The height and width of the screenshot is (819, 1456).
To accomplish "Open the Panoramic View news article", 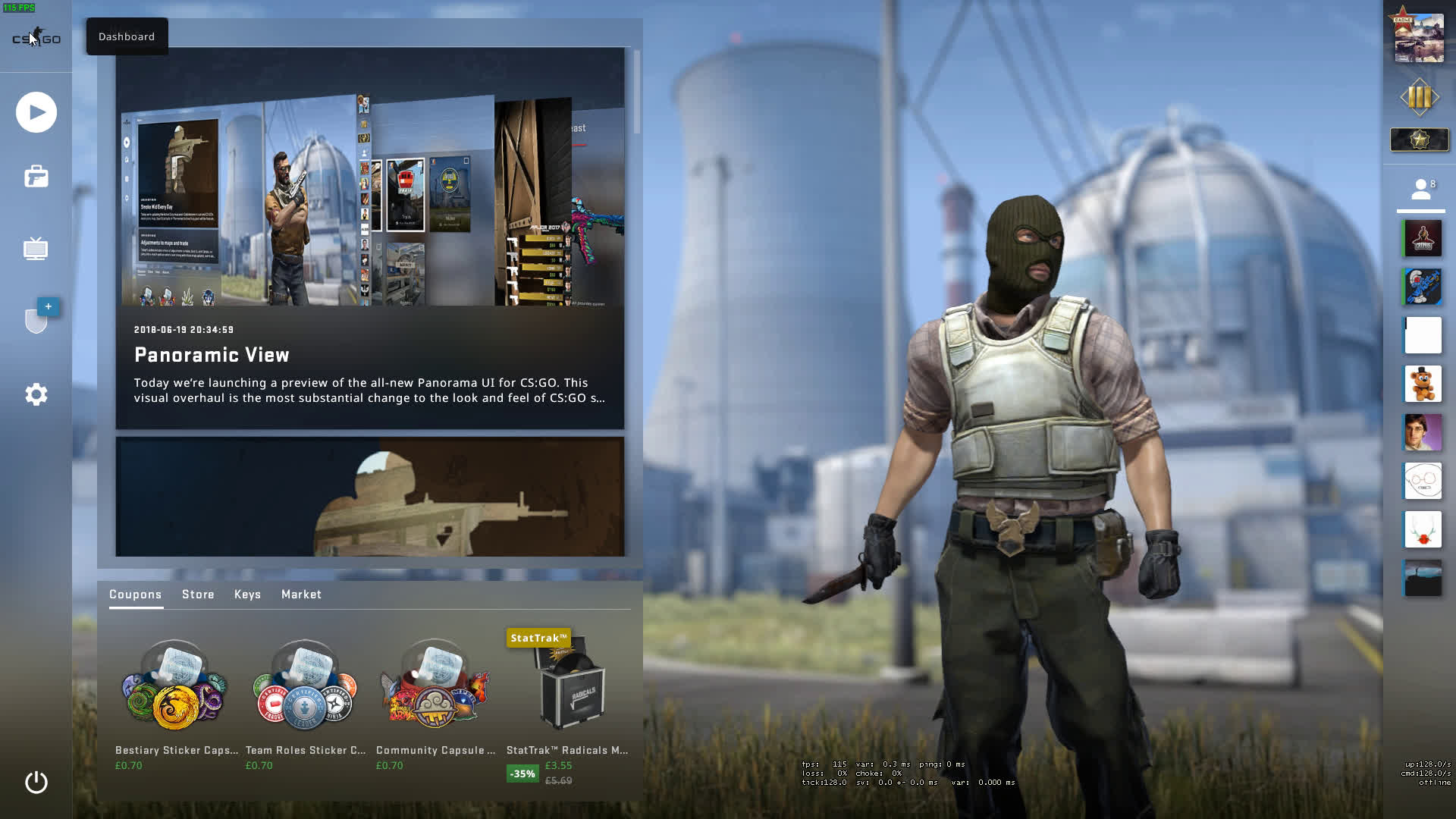I will click(369, 239).
